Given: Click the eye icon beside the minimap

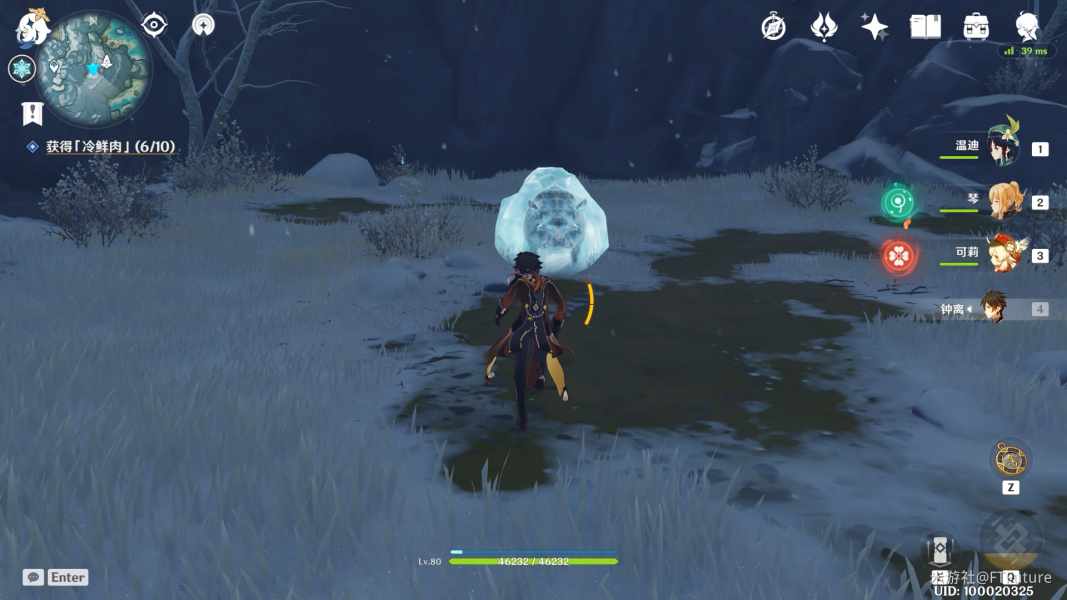Looking at the screenshot, I should (x=154, y=25).
